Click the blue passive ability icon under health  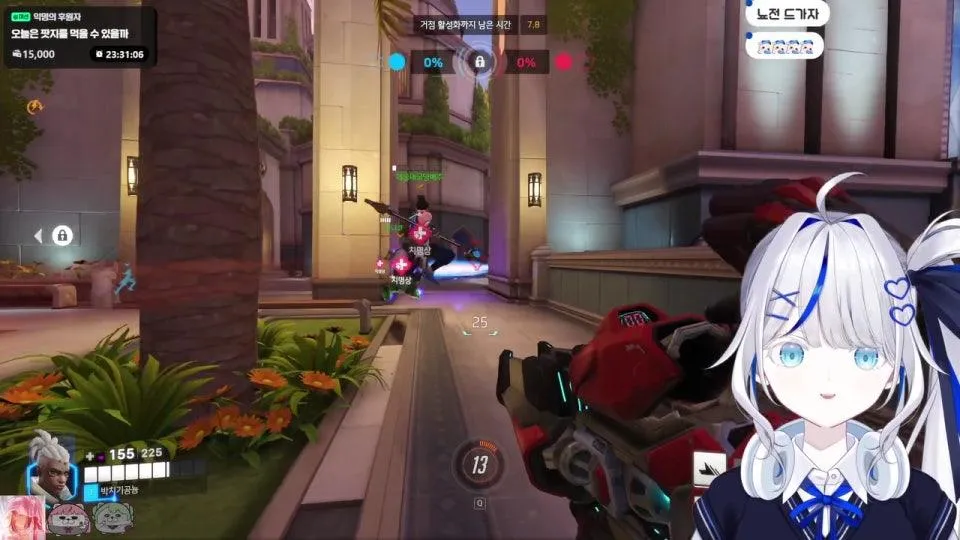coord(92,491)
